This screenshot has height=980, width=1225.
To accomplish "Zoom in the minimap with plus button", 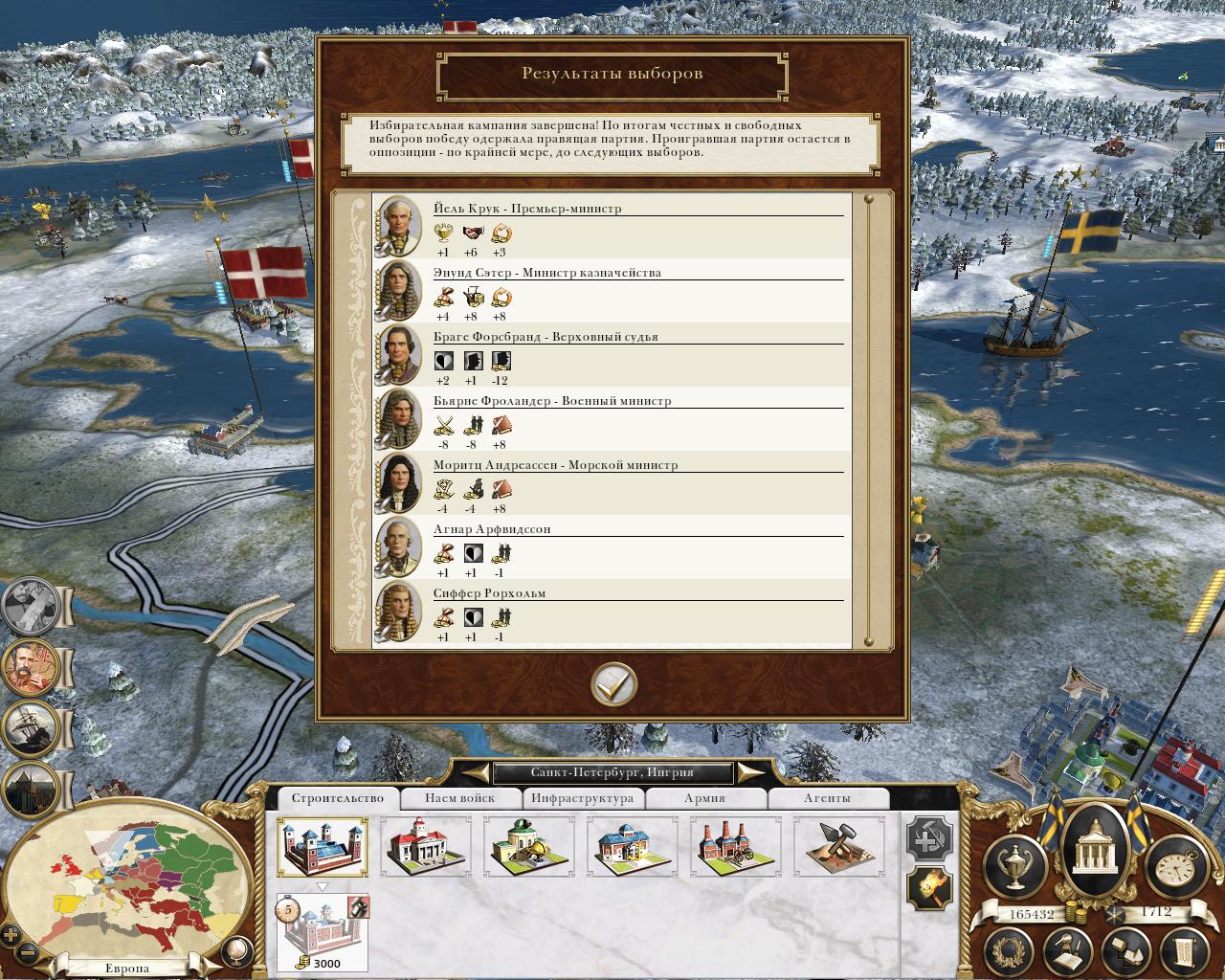I will coord(11,935).
